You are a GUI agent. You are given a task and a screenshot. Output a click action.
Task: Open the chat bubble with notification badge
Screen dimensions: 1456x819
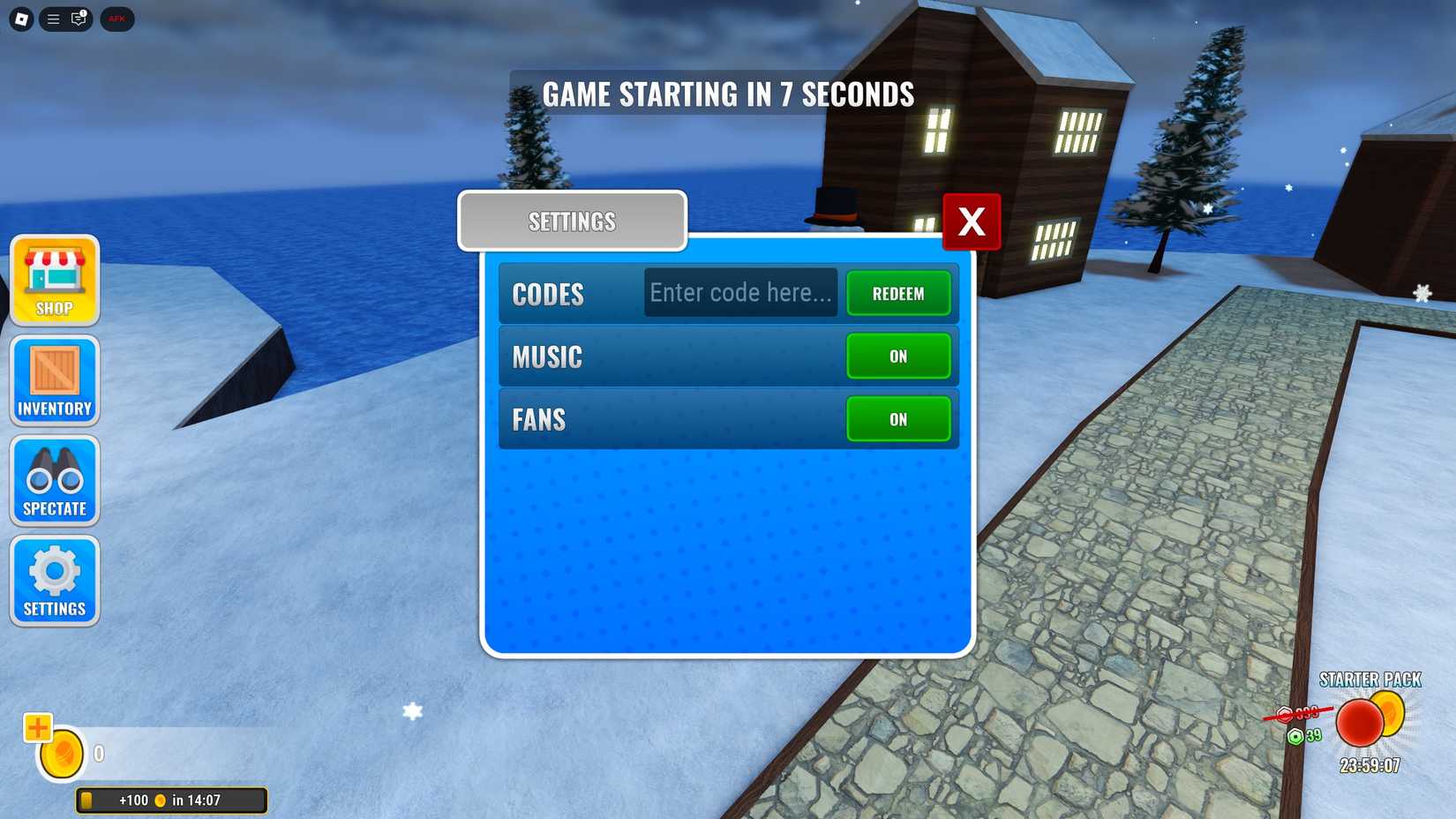(78, 19)
